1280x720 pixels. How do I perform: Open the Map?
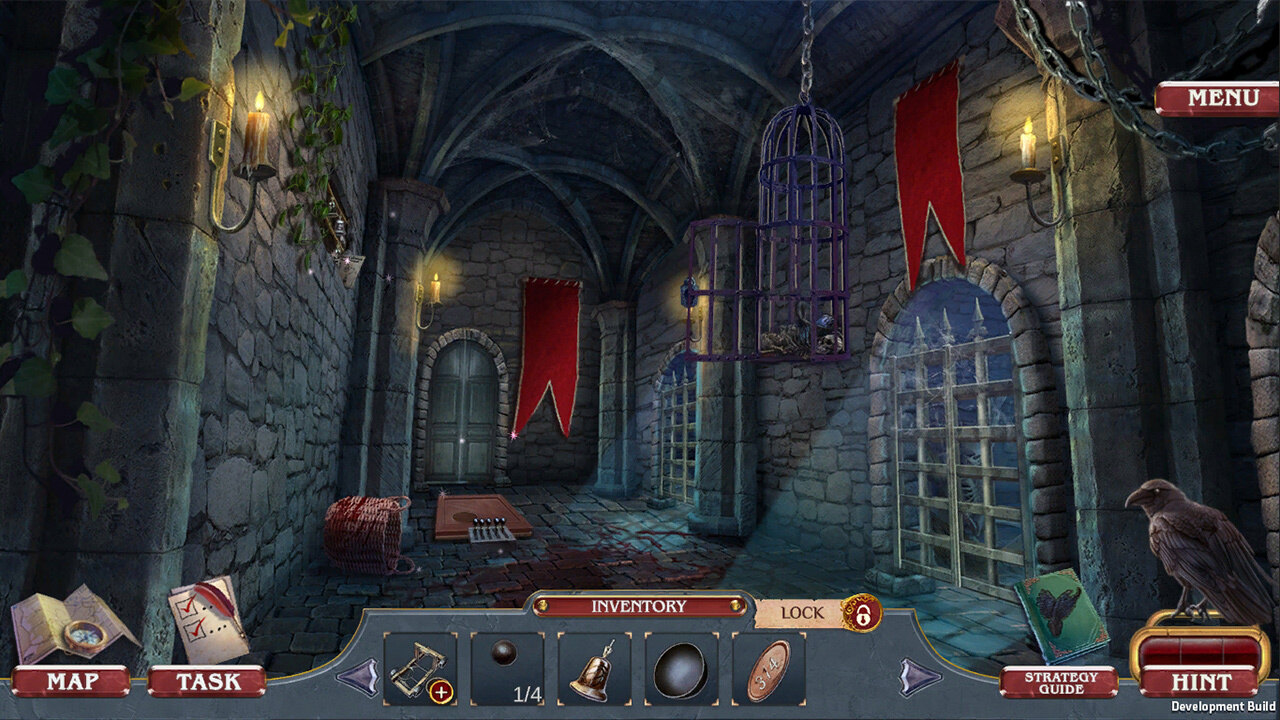[70, 681]
